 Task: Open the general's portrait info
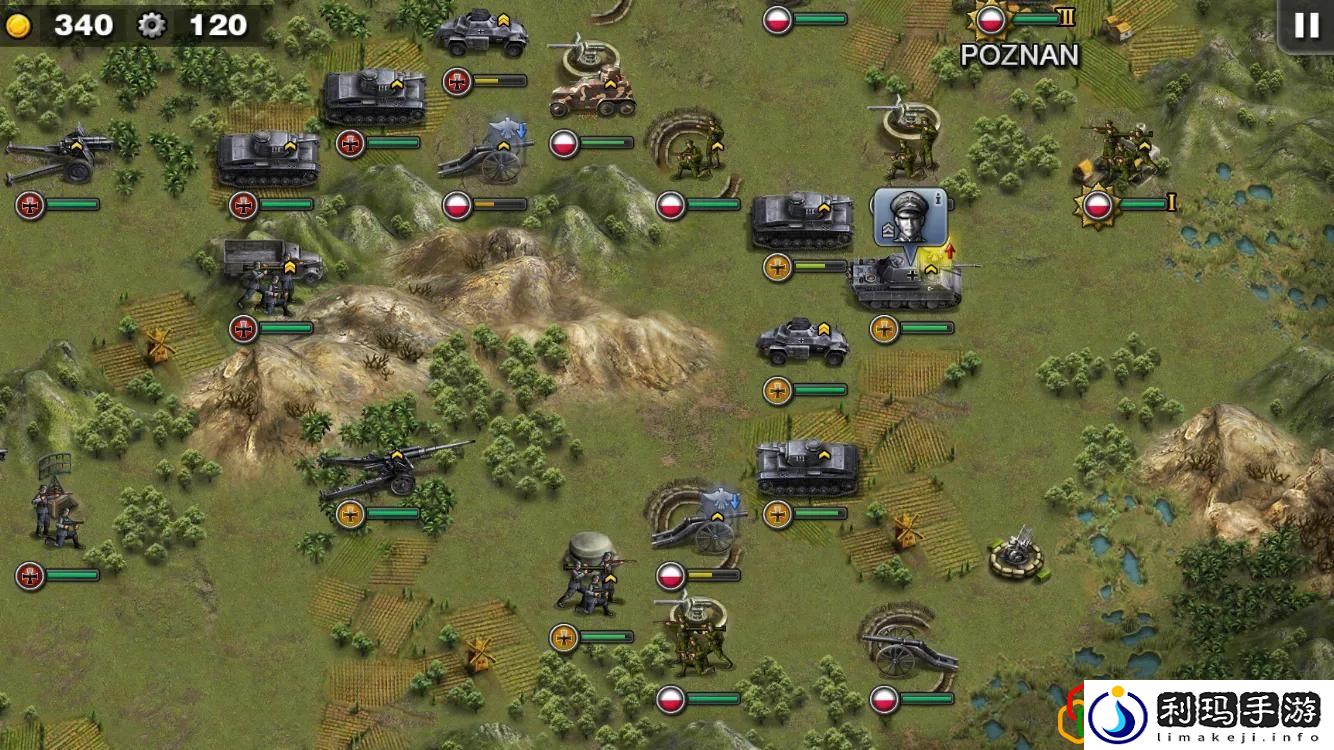903,217
